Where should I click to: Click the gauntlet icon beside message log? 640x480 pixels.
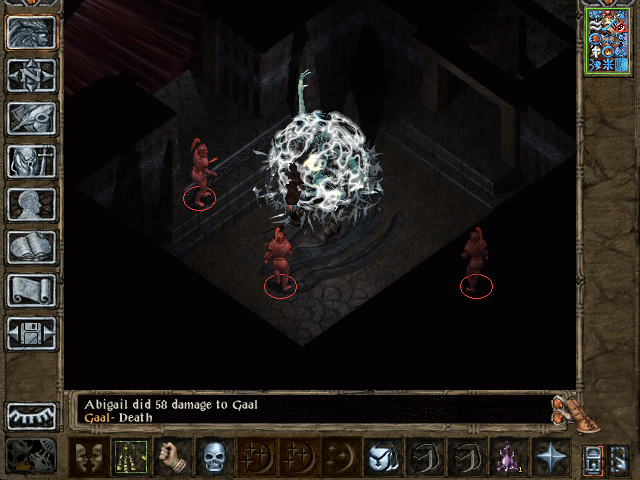point(565,408)
